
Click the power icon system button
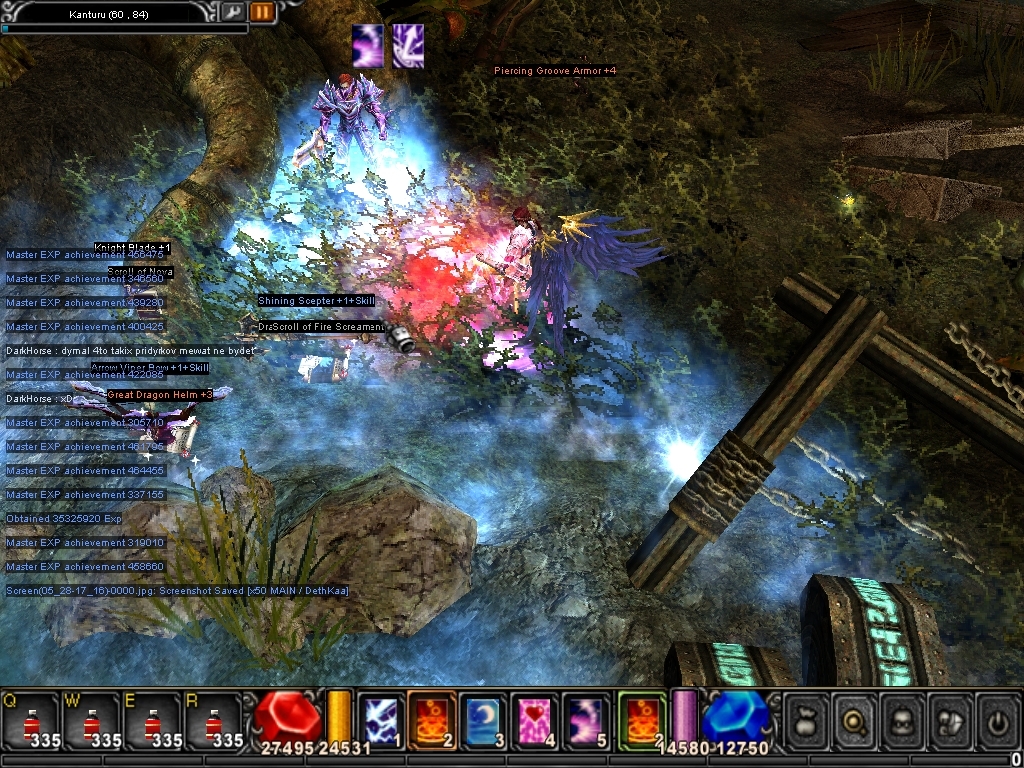[998, 719]
